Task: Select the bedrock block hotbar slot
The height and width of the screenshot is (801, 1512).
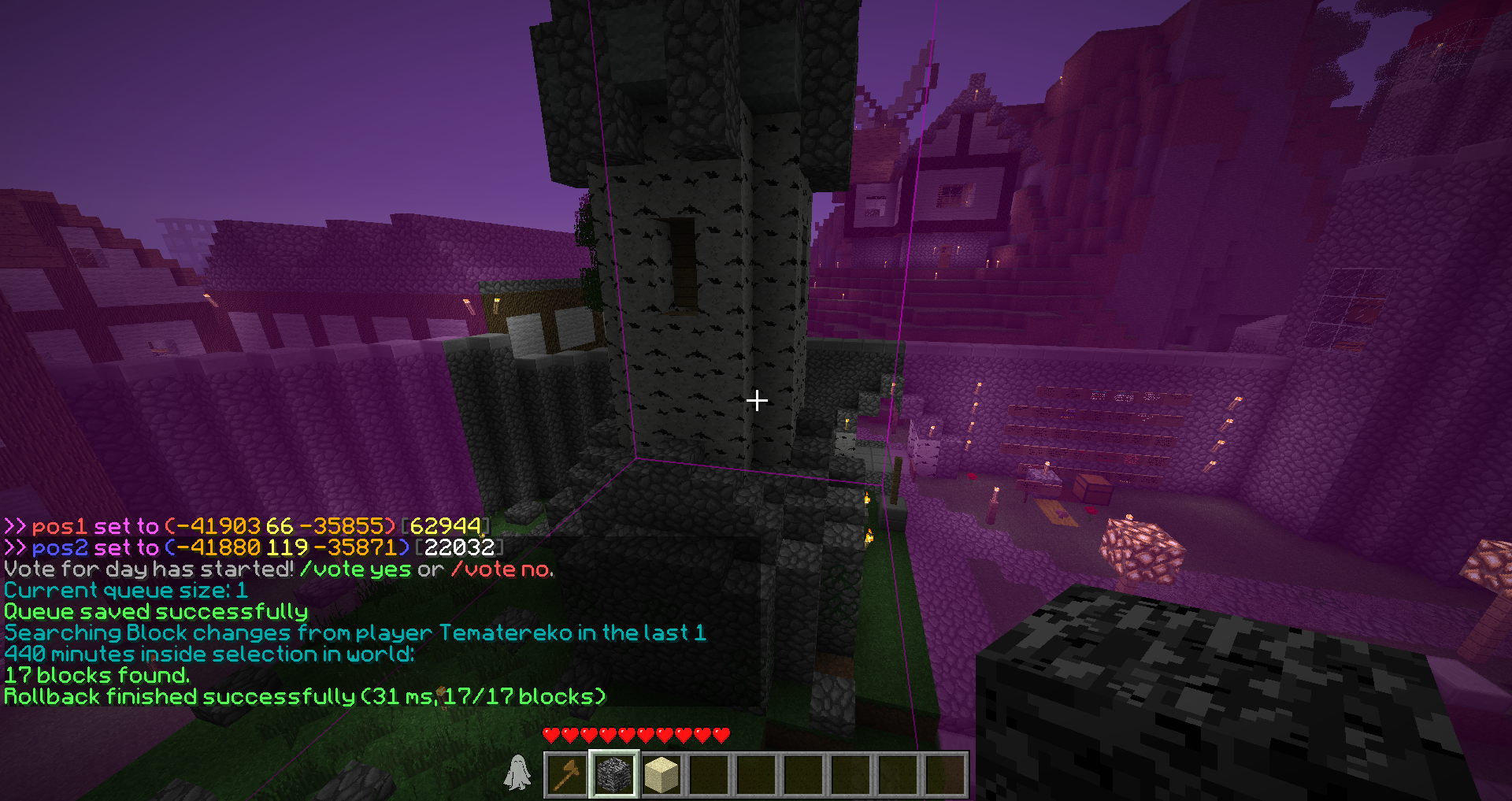Action: [x=614, y=774]
